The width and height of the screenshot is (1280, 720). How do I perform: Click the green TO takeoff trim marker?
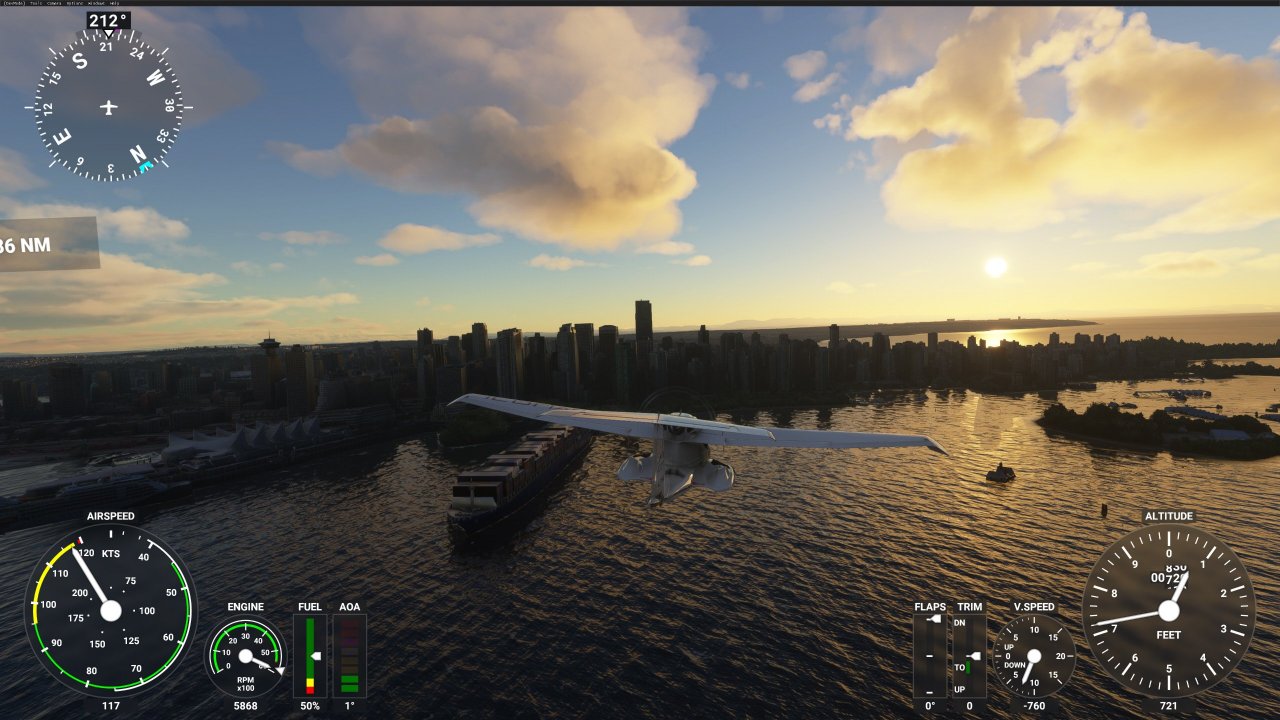pos(968,666)
